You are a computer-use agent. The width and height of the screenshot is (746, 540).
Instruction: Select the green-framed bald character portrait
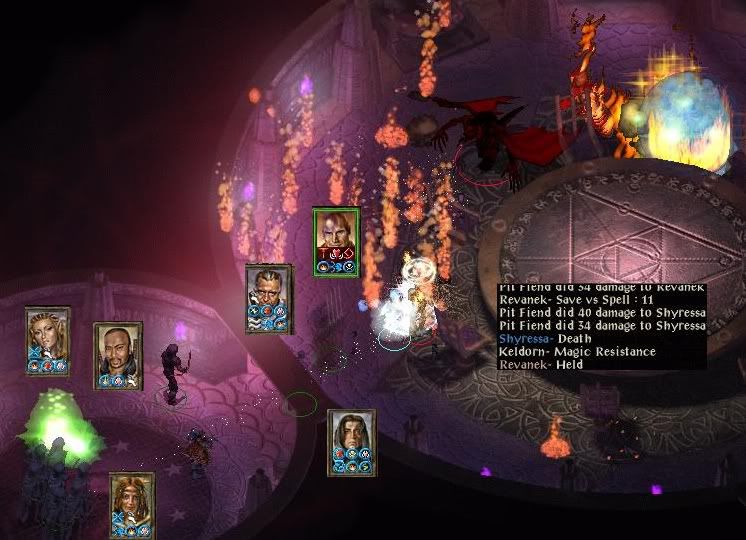click(335, 241)
